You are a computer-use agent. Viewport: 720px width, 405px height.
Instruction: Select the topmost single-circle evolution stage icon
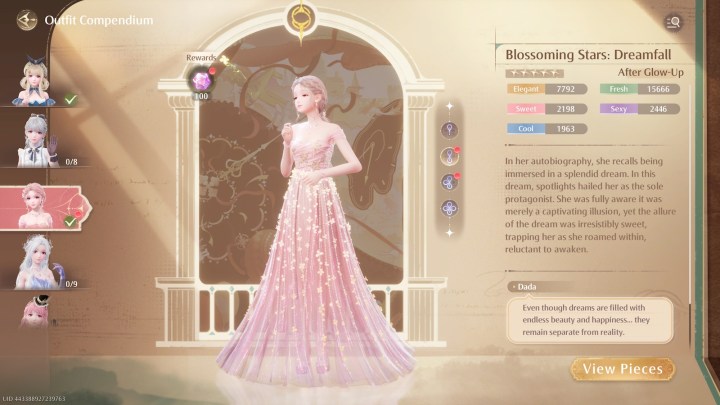point(450,129)
